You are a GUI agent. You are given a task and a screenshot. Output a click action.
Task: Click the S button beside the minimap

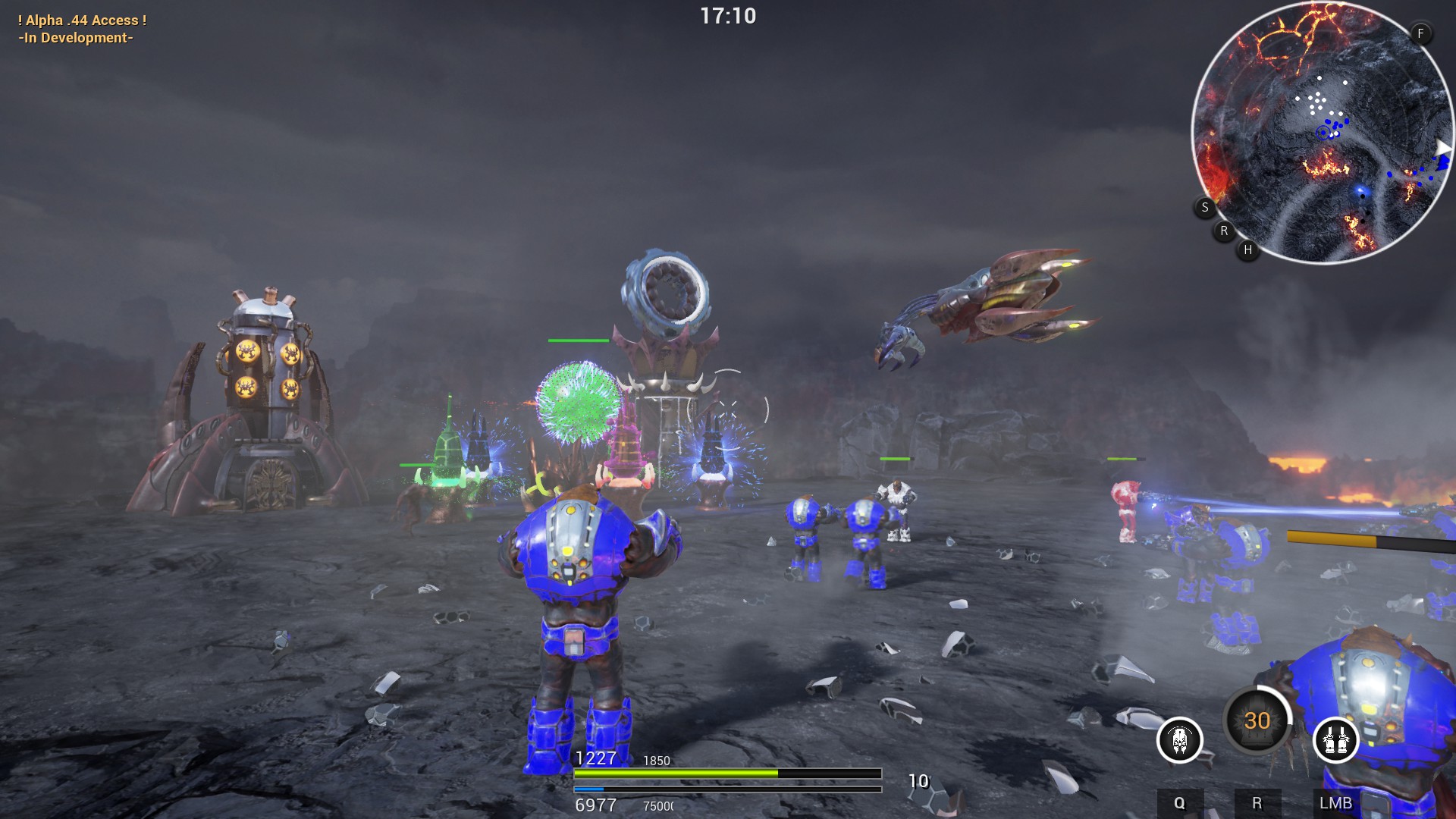(1205, 207)
